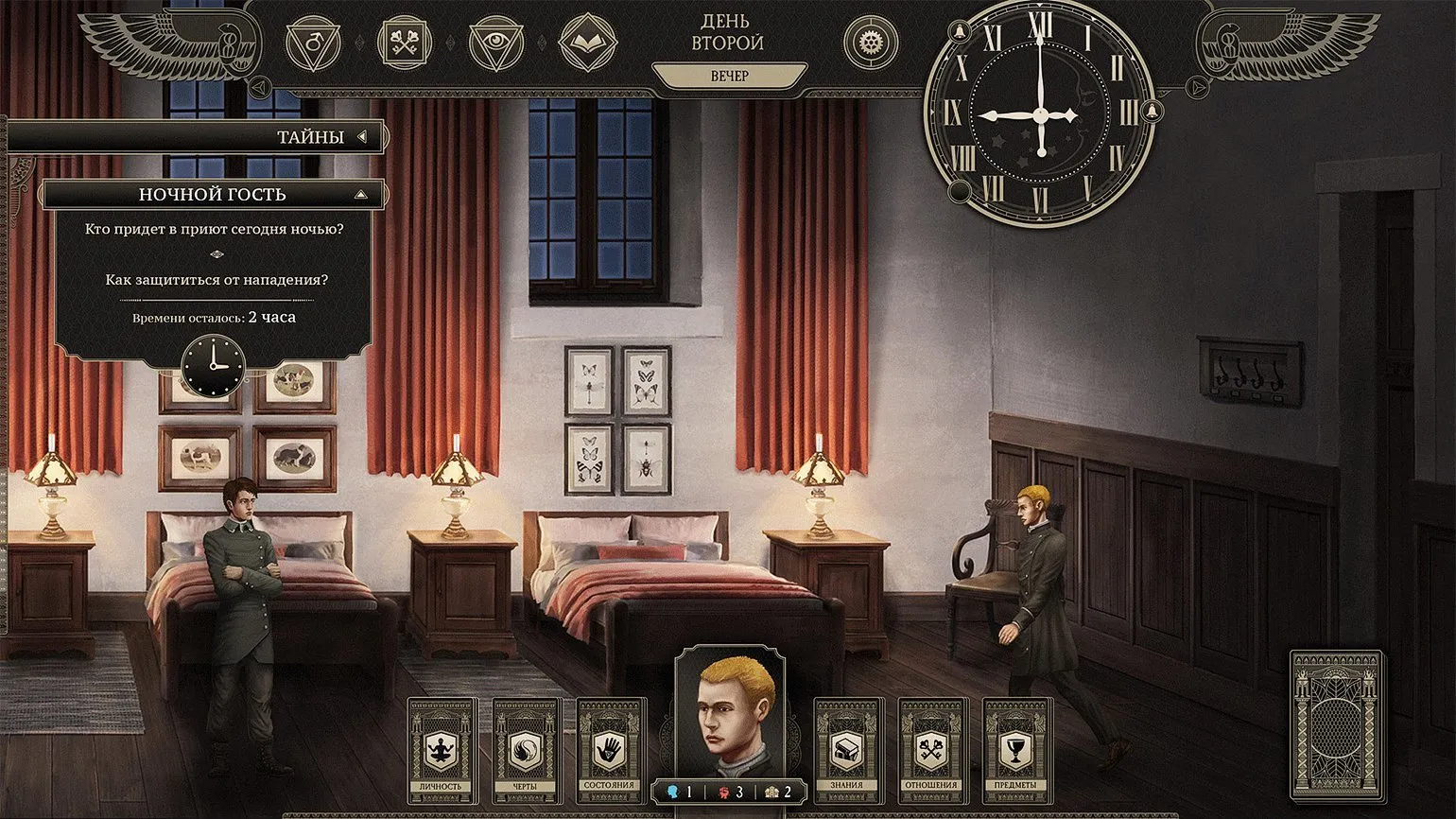Open the Личность card
The height and width of the screenshot is (819, 1456).
click(442, 751)
